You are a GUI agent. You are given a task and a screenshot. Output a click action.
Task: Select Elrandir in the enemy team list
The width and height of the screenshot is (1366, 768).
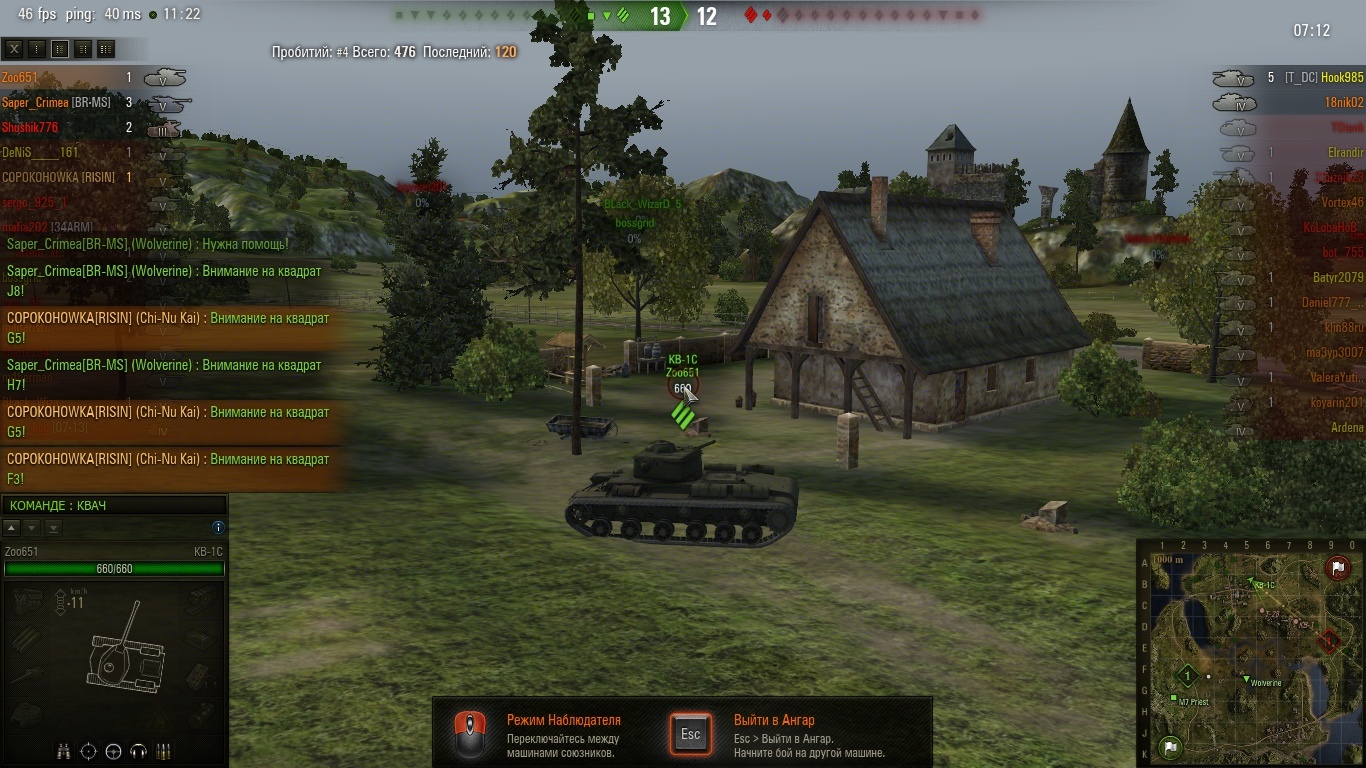[1345, 152]
